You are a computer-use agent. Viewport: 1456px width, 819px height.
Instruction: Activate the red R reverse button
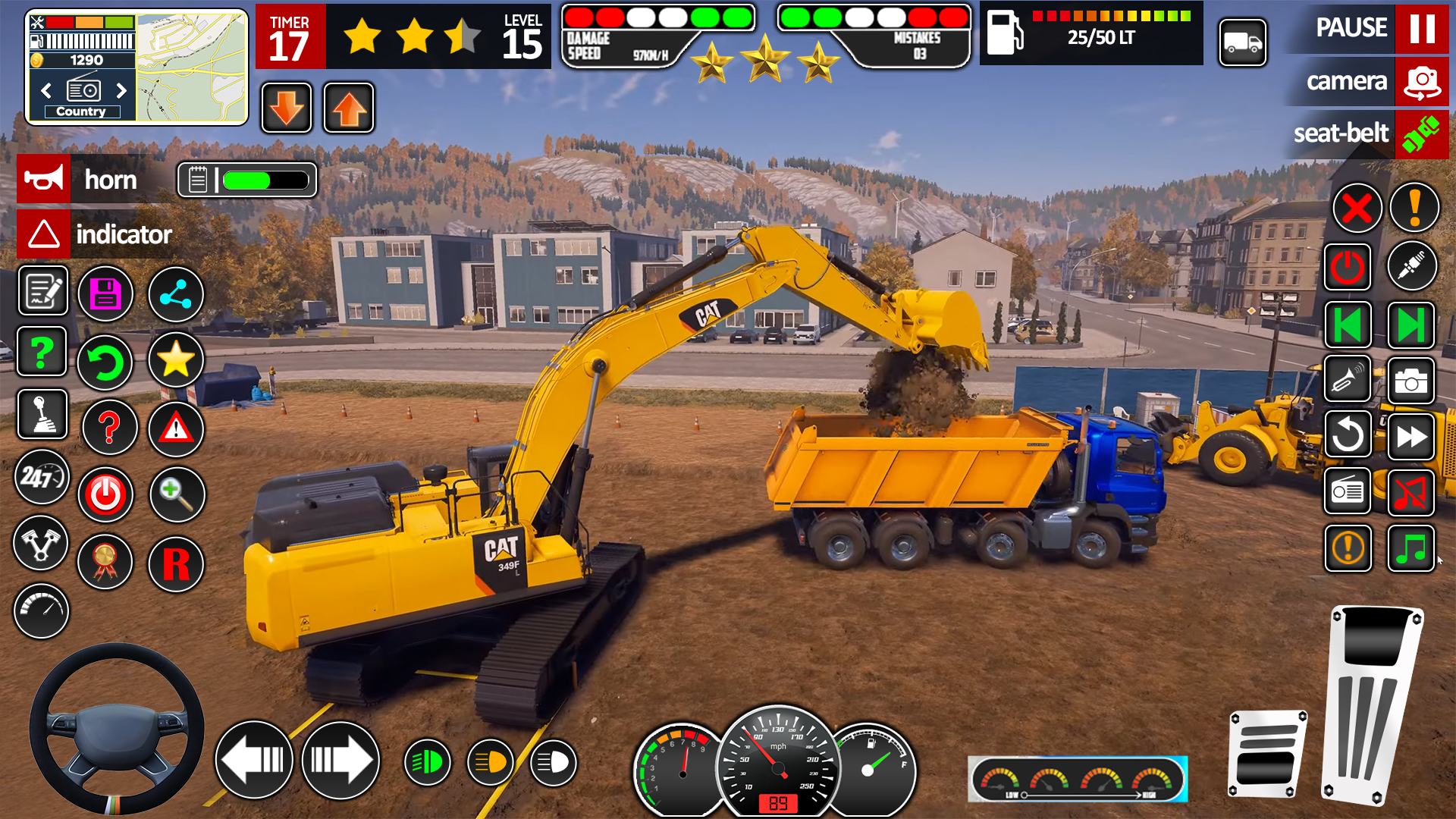(x=176, y=564)
